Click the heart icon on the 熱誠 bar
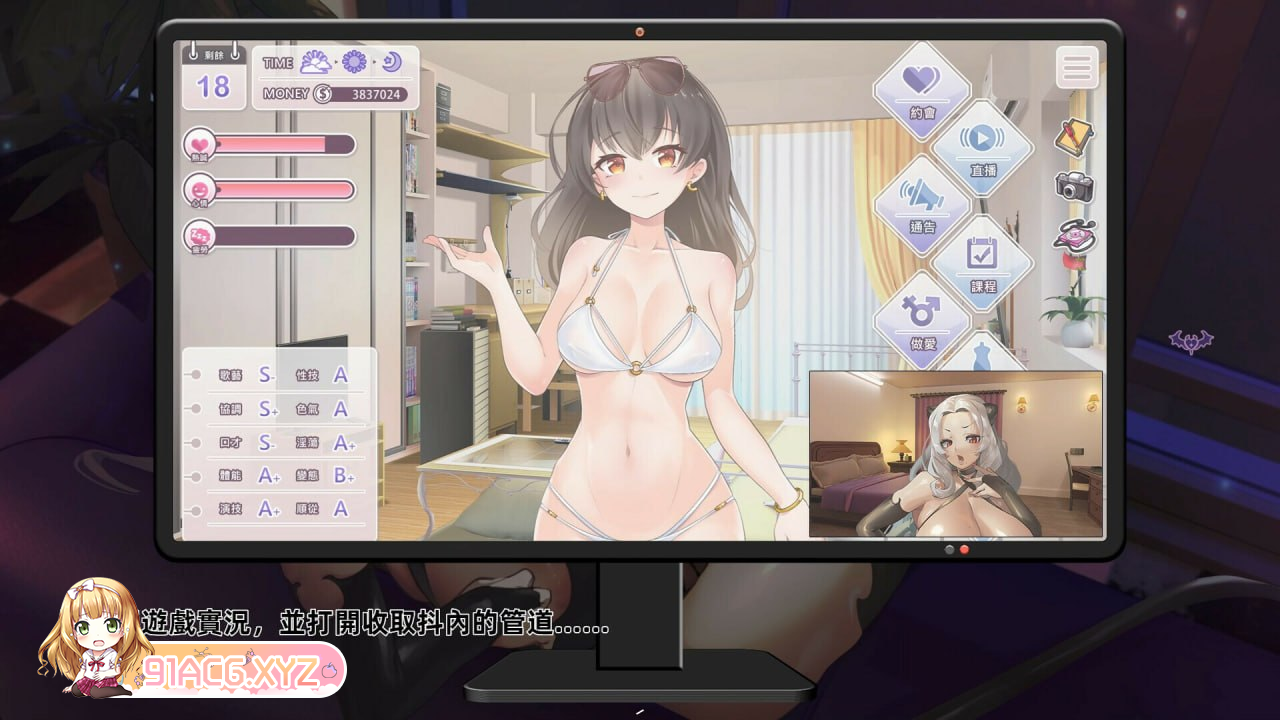Viewport: 1280px width, 720px height. click(200, 144)
